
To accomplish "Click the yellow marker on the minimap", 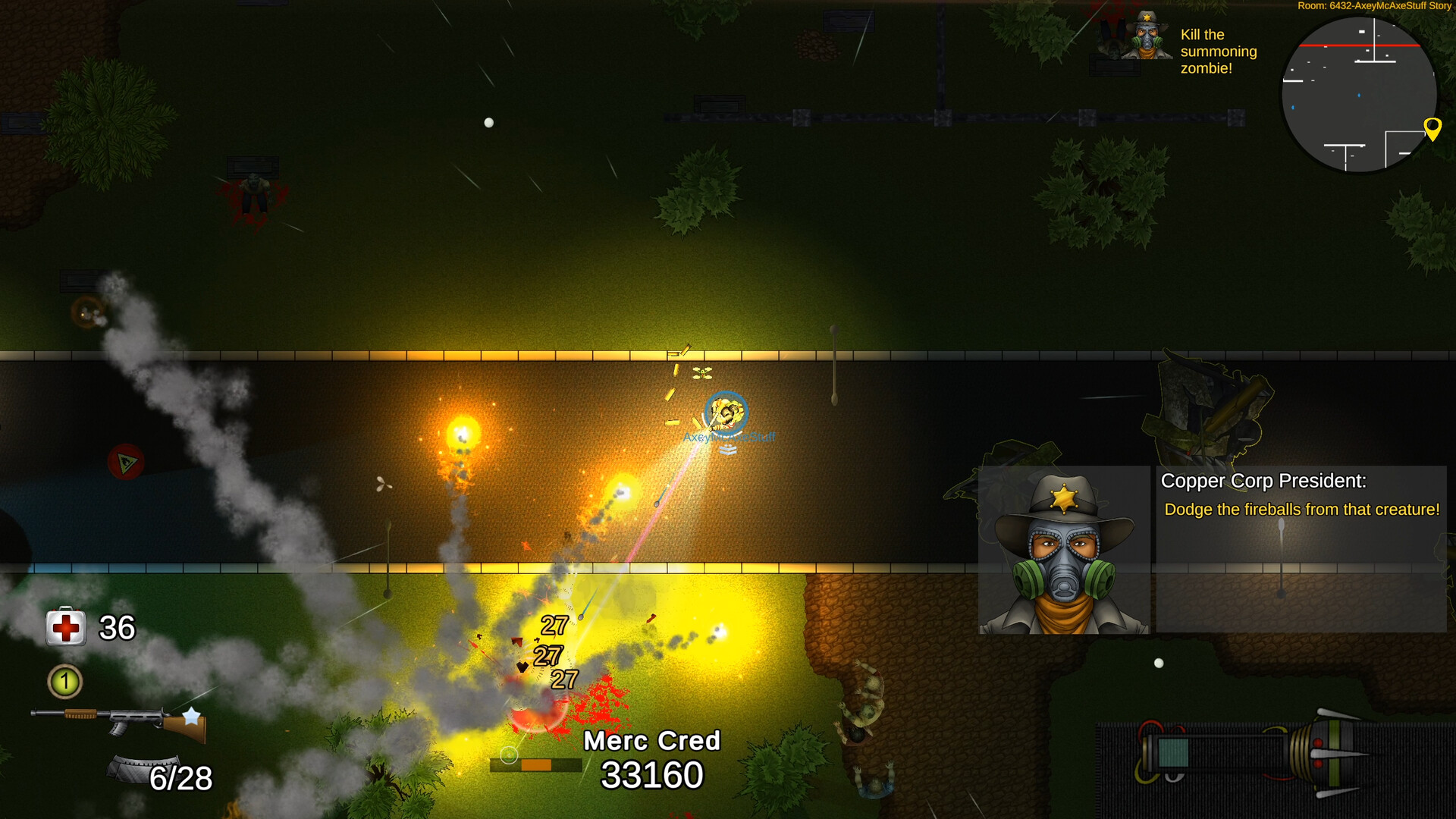I will [x=1432, y=129].
